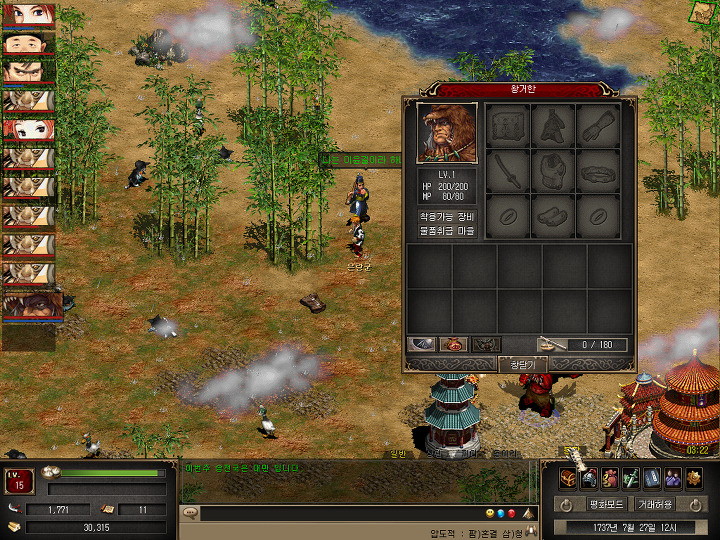Screen dimensions: 720x540
Task: Select the belt equipment slot
Action: click(598, 169)
